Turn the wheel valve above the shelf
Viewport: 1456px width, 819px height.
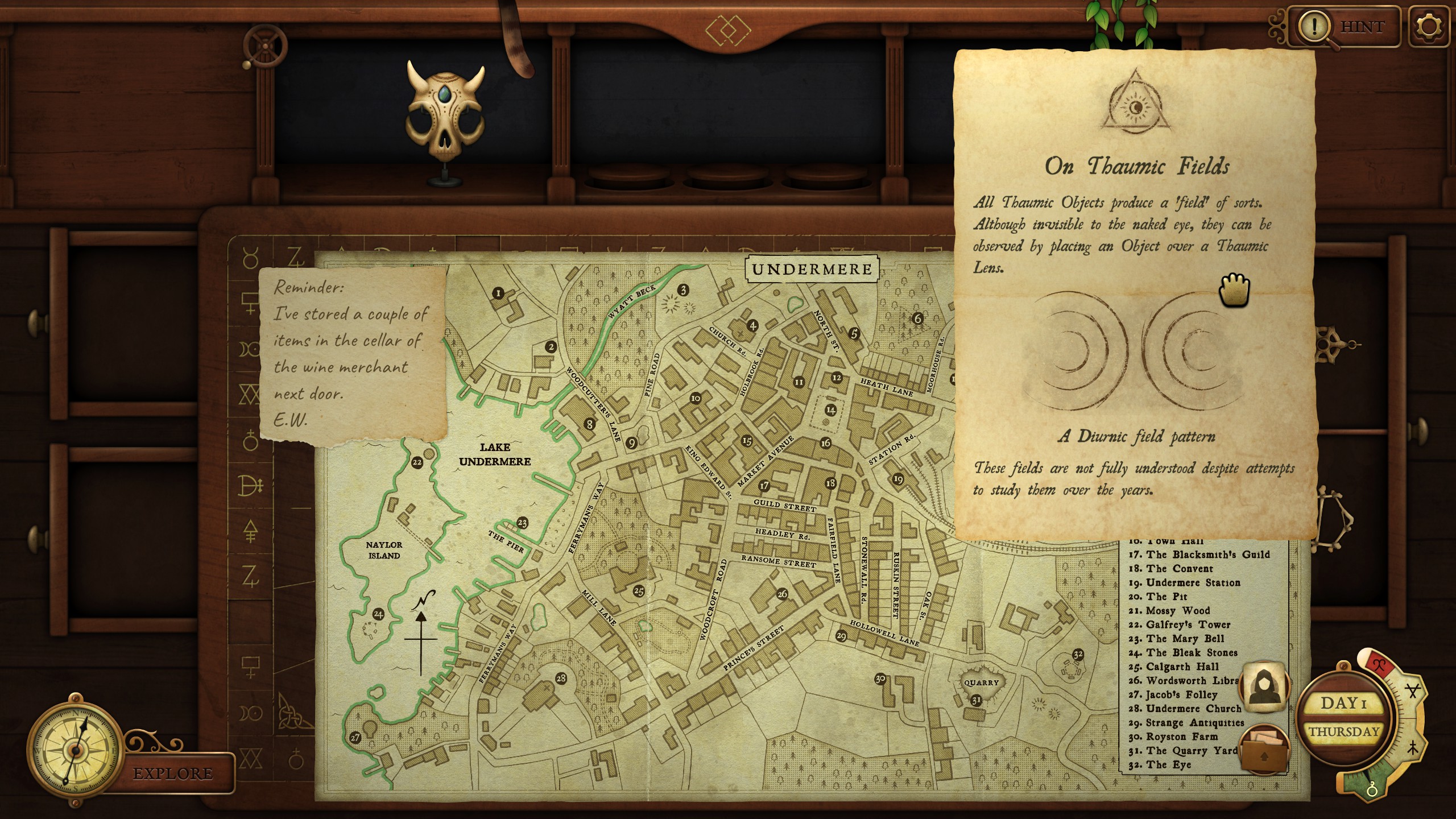265,47
